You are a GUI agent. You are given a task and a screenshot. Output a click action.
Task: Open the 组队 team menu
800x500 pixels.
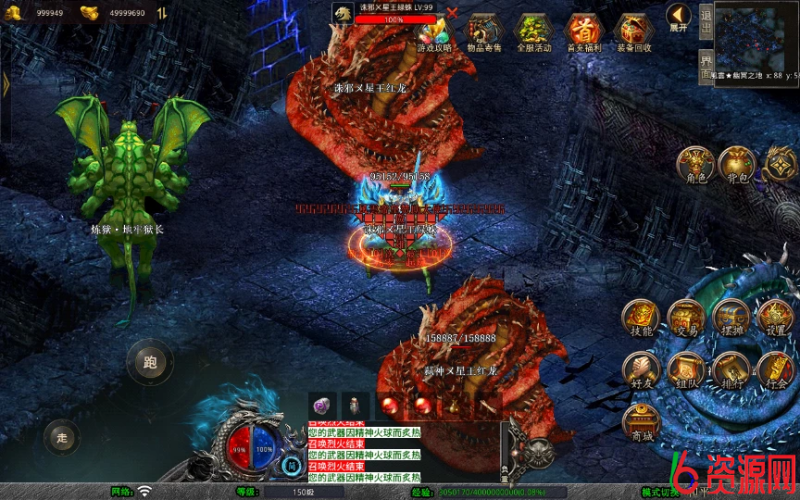687,369
